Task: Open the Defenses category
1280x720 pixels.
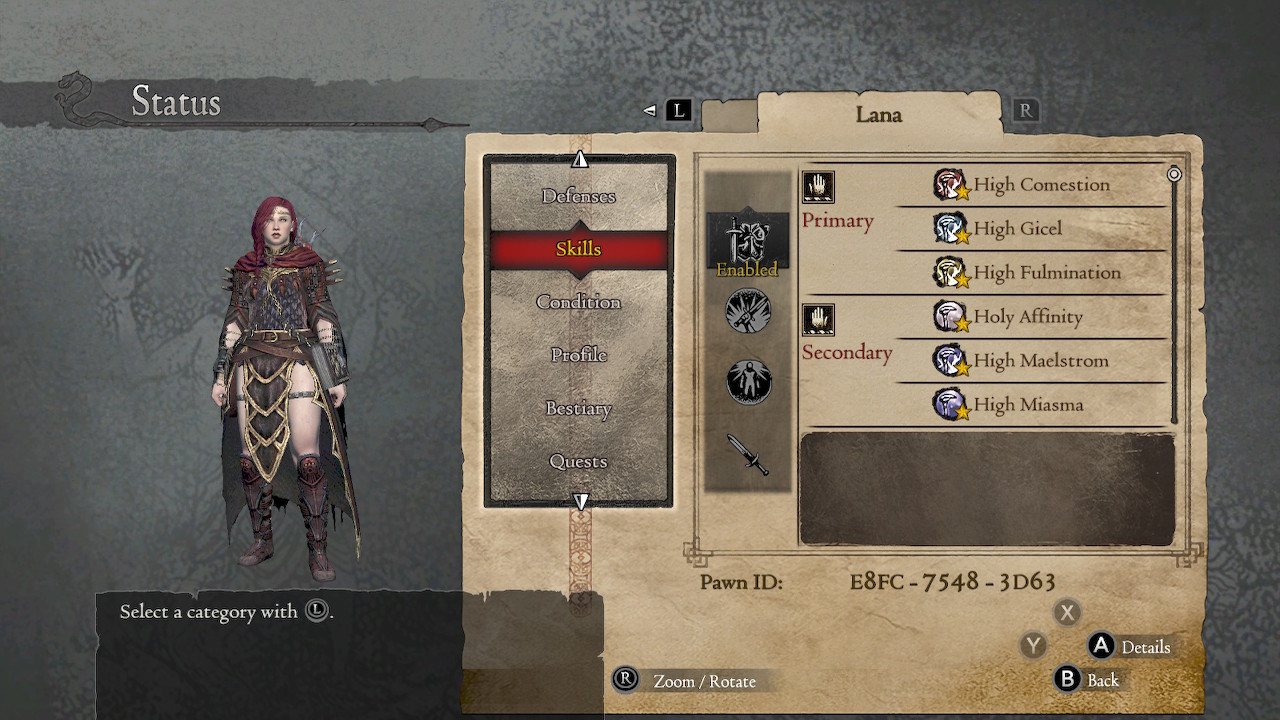Action: coord(578,196)
